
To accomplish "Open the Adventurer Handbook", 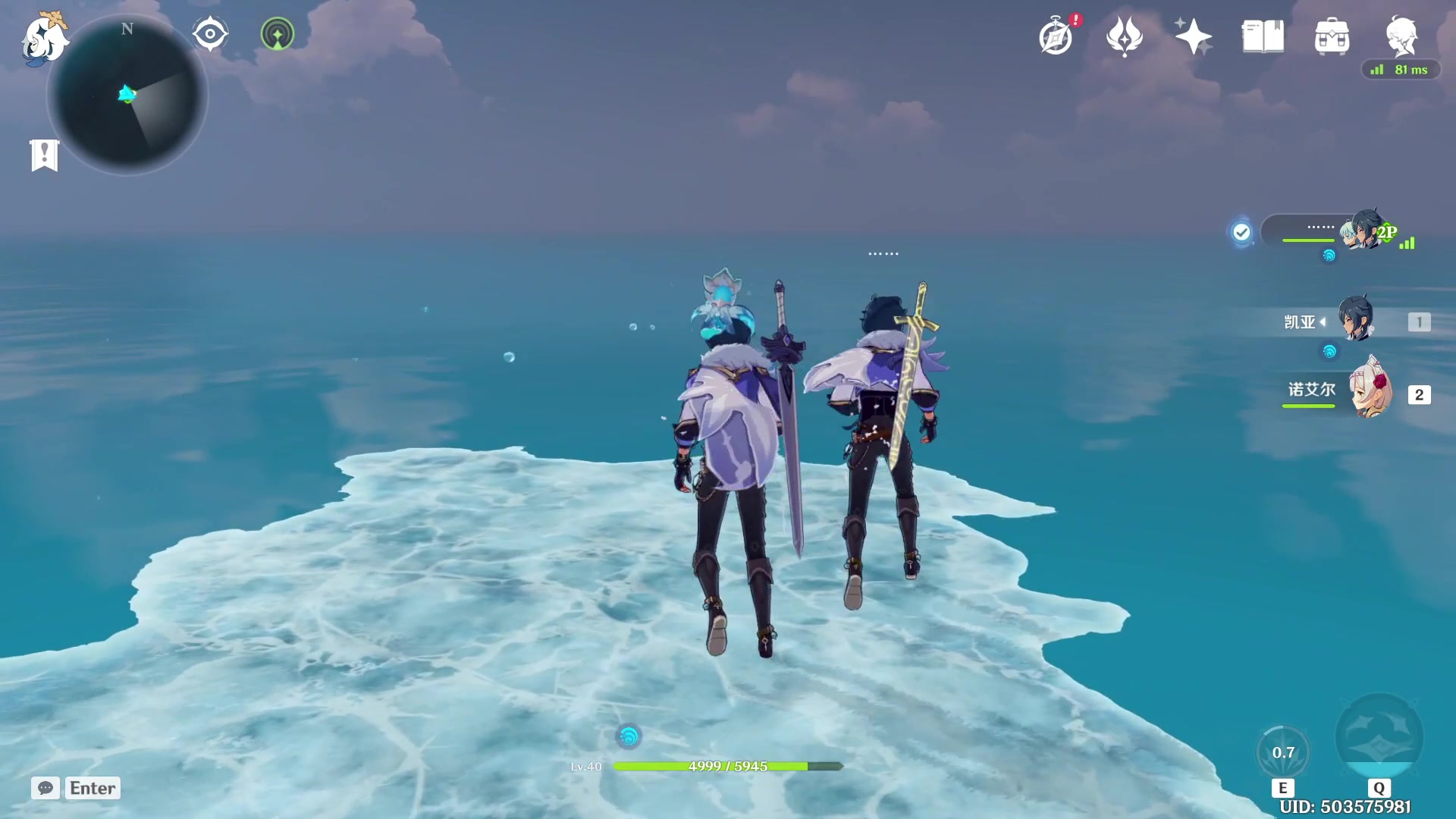I will (1263, 36).
